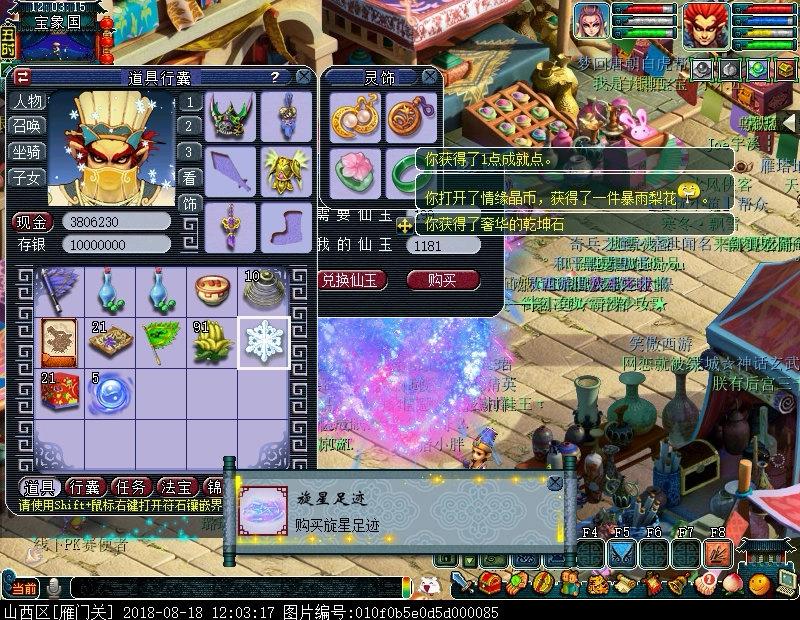Open the 子女 children tab
Viewport: 800px width, 620px height.
pos(26,177)
